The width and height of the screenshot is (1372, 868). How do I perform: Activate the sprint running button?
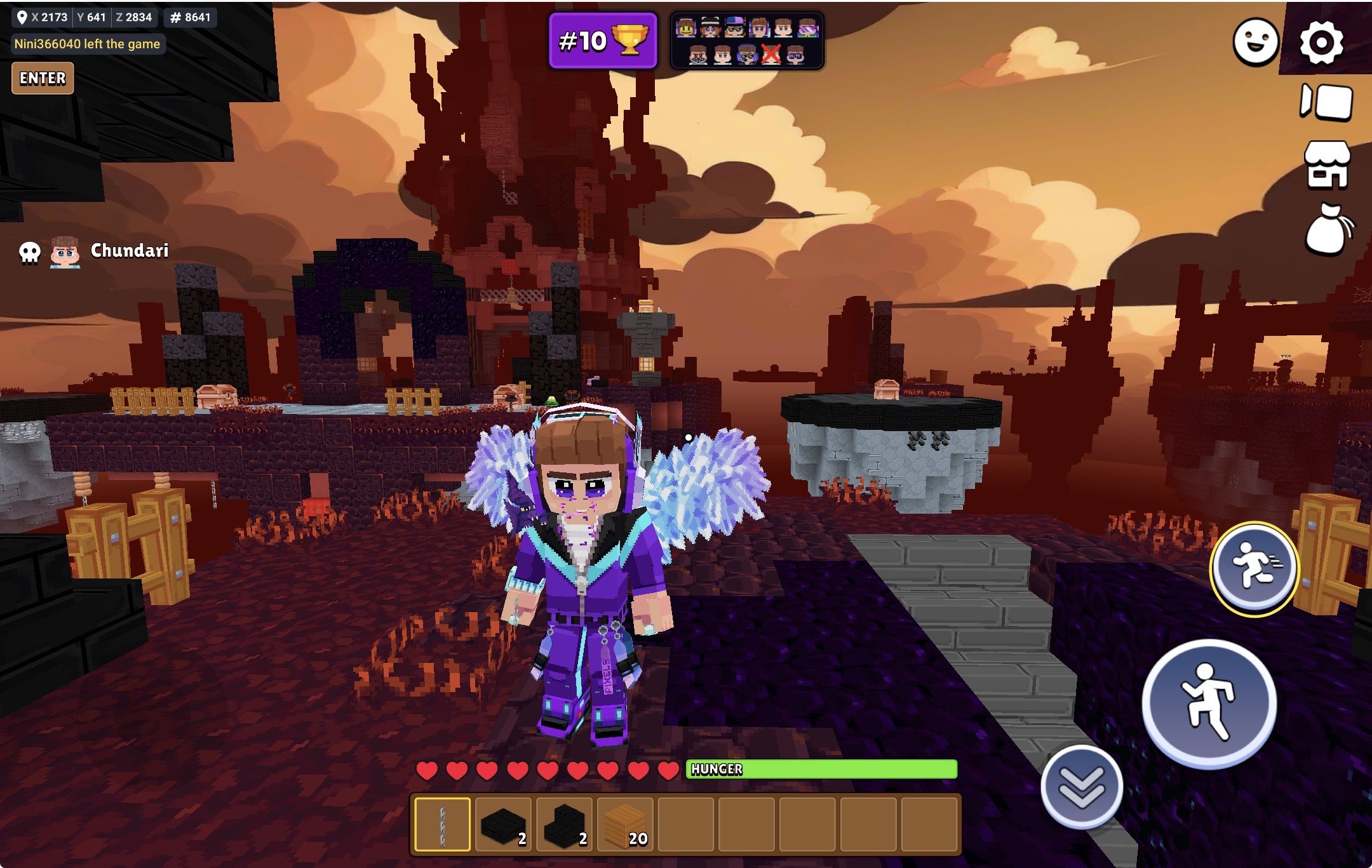click(1254, 568)
